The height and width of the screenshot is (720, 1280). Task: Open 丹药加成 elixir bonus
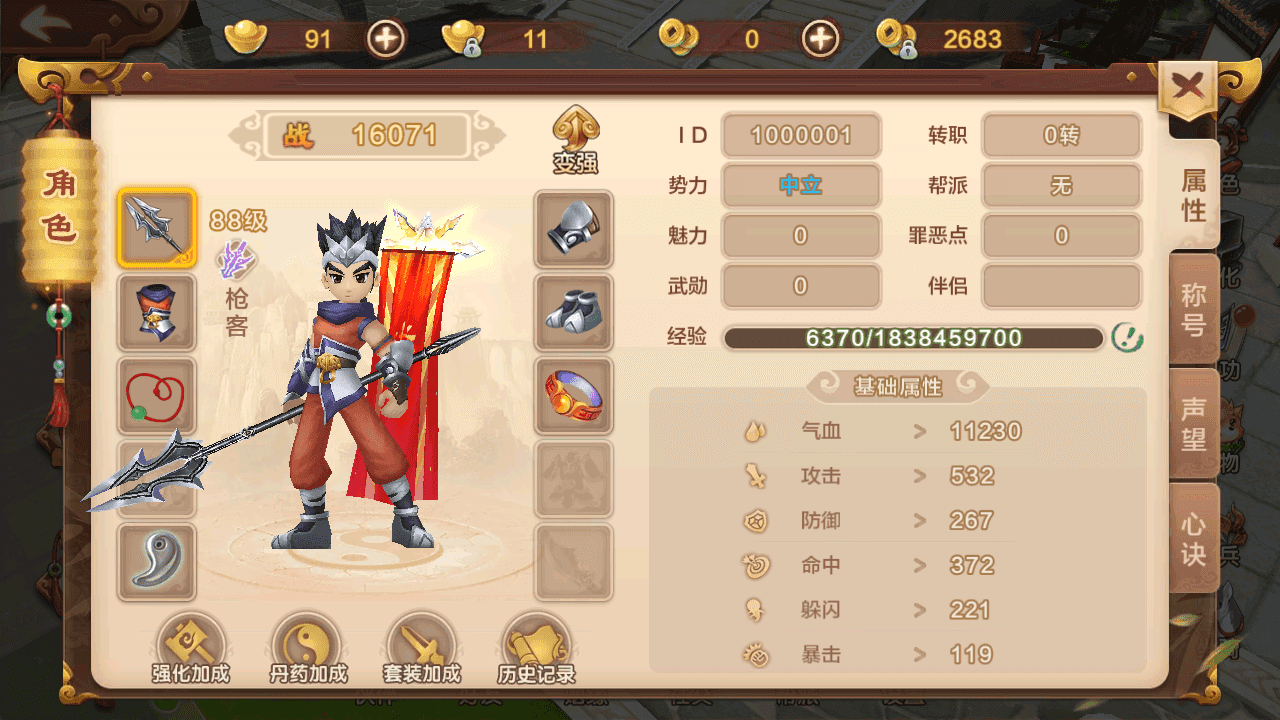308,648
